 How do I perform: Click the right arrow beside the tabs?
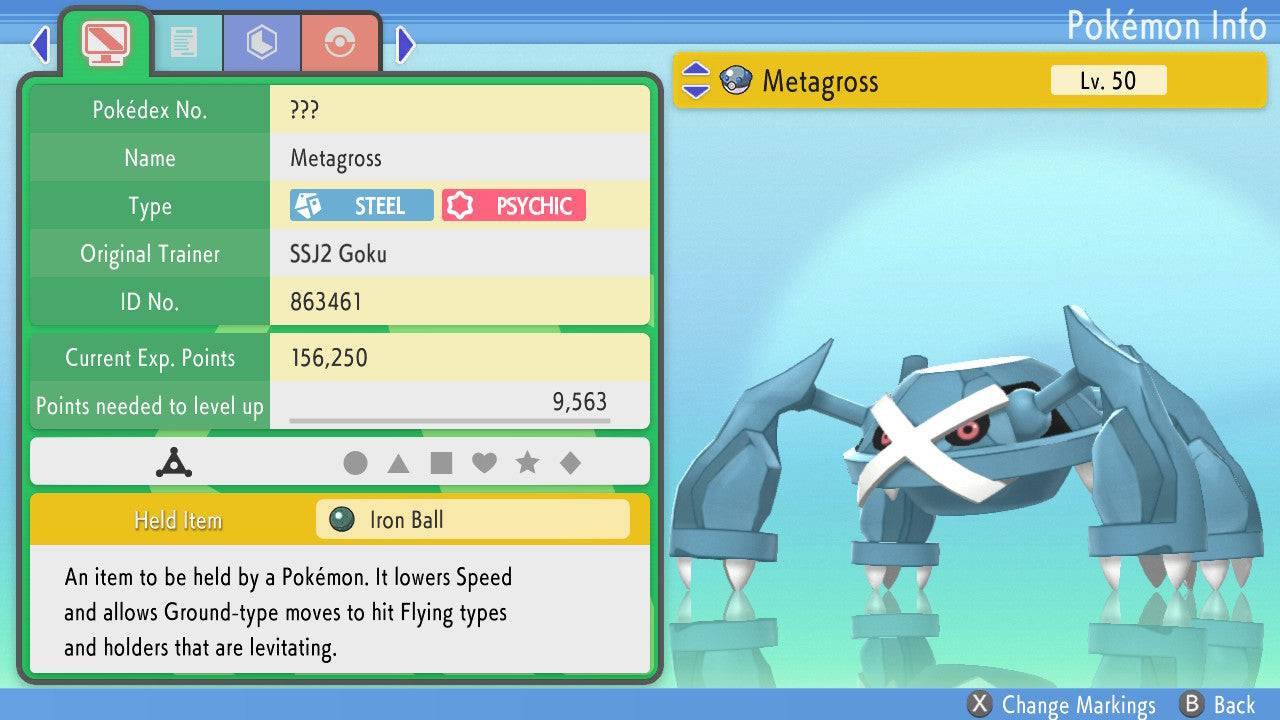coord(406,44)
